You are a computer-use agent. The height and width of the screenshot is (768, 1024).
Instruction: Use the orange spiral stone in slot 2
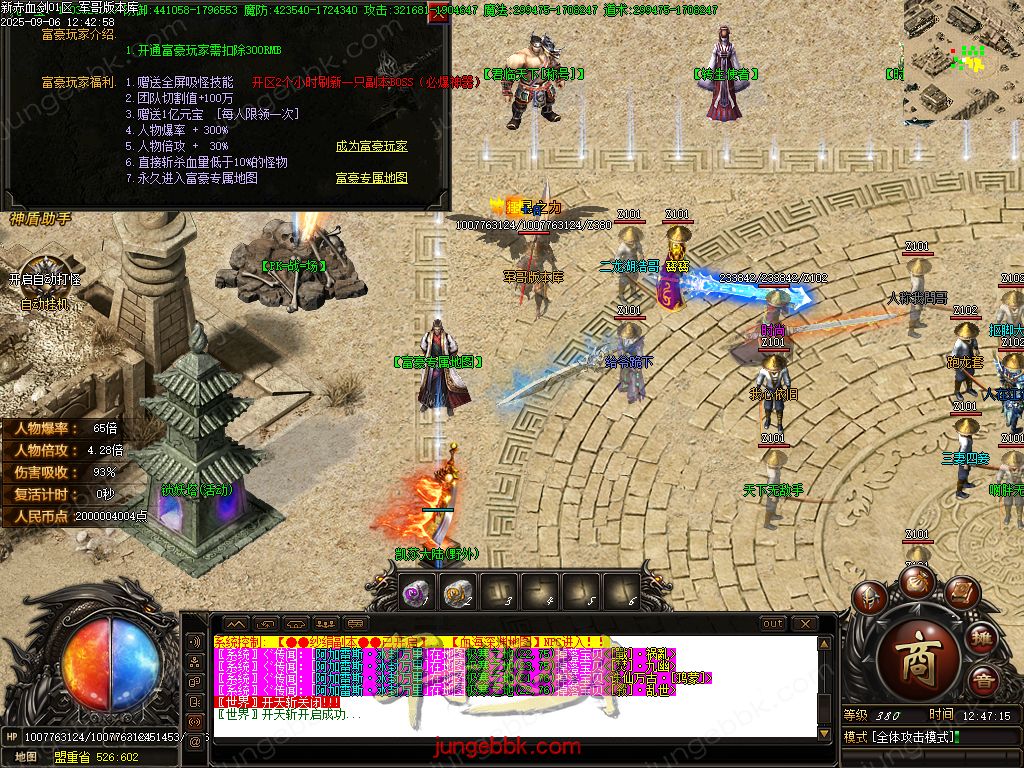457,593
